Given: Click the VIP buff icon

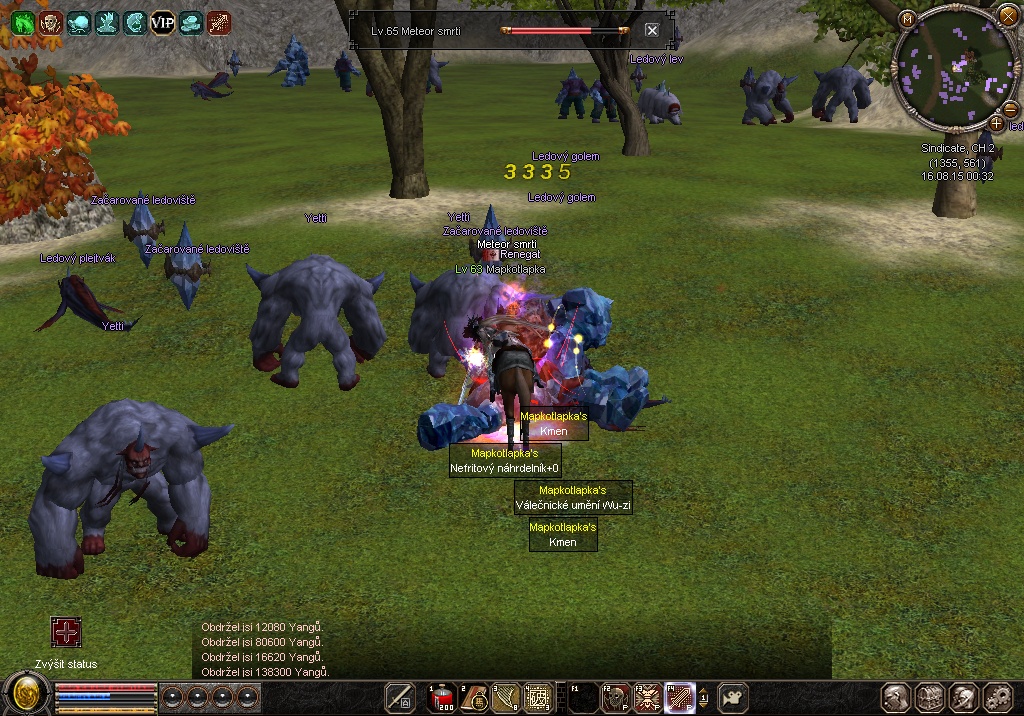Looking at the screenshot, I should coord(163,22).
